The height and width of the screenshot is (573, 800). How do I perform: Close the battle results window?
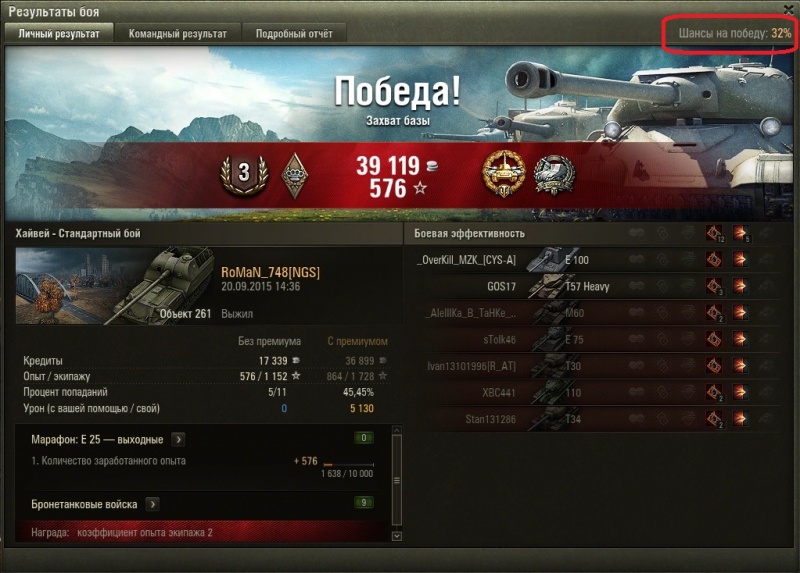click(x=788, y=10)
